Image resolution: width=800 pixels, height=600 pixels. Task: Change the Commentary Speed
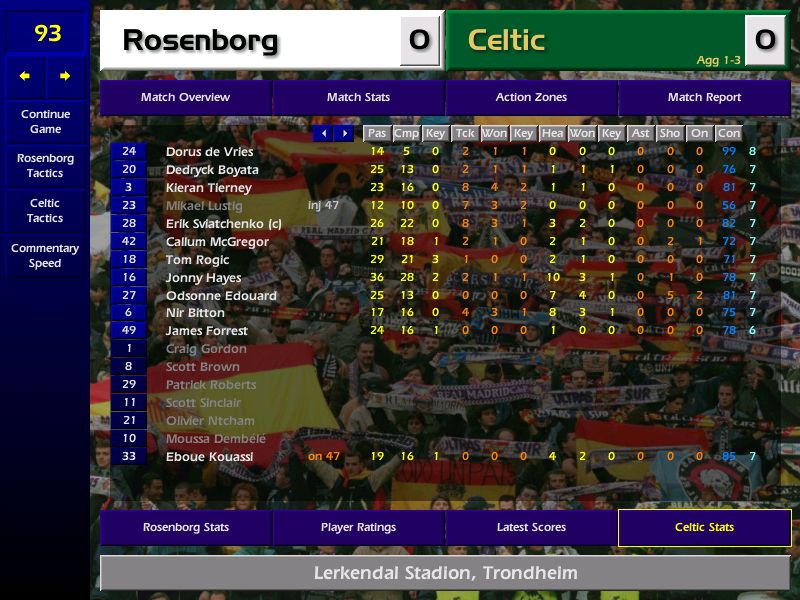[x=45, y=255]
